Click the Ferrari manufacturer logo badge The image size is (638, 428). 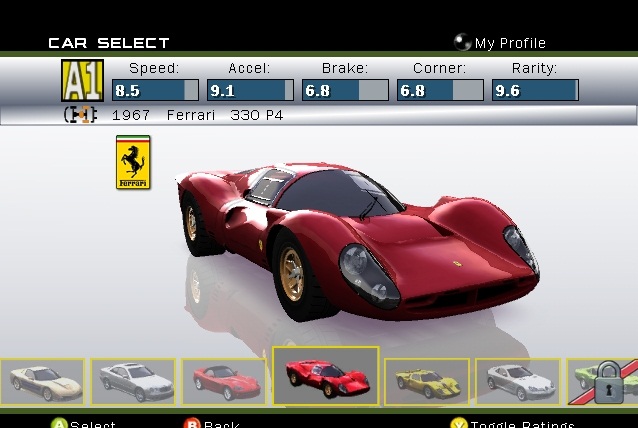pyautogui.click(x=133, y=163)
